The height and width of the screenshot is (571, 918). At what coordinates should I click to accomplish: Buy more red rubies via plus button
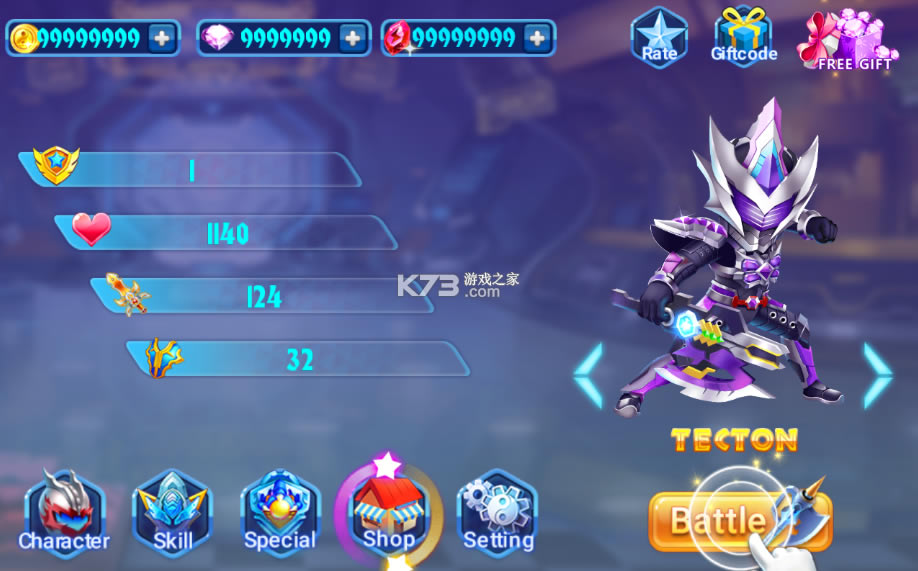coord(537,38)
